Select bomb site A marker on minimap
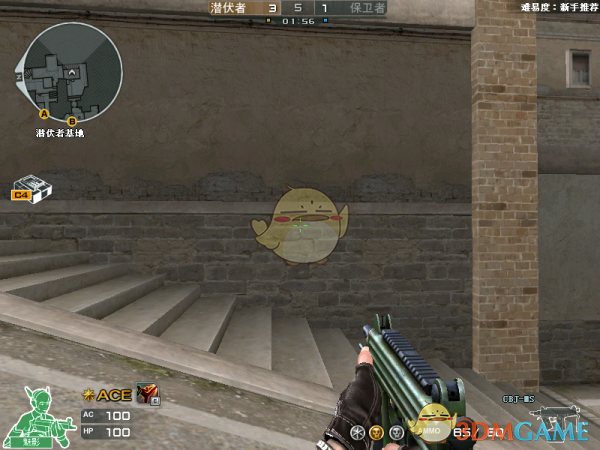This screenshot has width=600, height=450. click(x=44, y=114)
